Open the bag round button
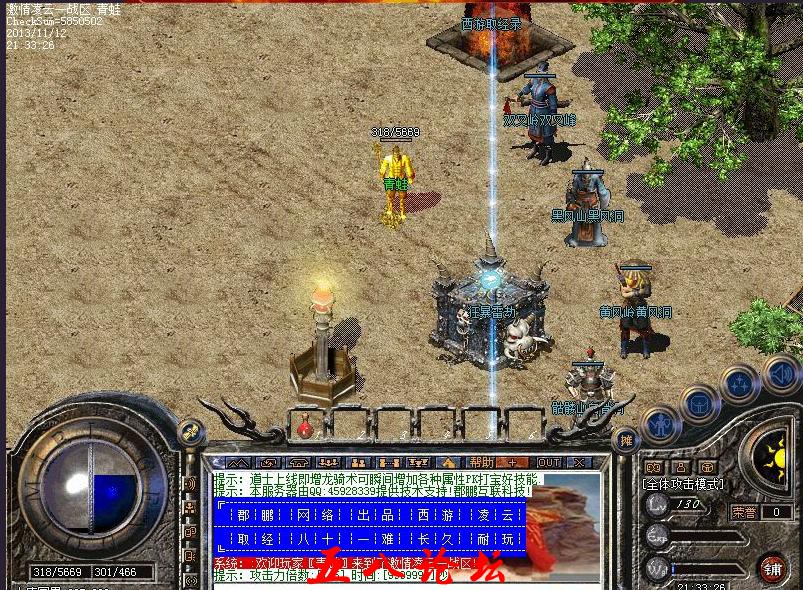The image size is (803, 590). click(x=700, y=404)
